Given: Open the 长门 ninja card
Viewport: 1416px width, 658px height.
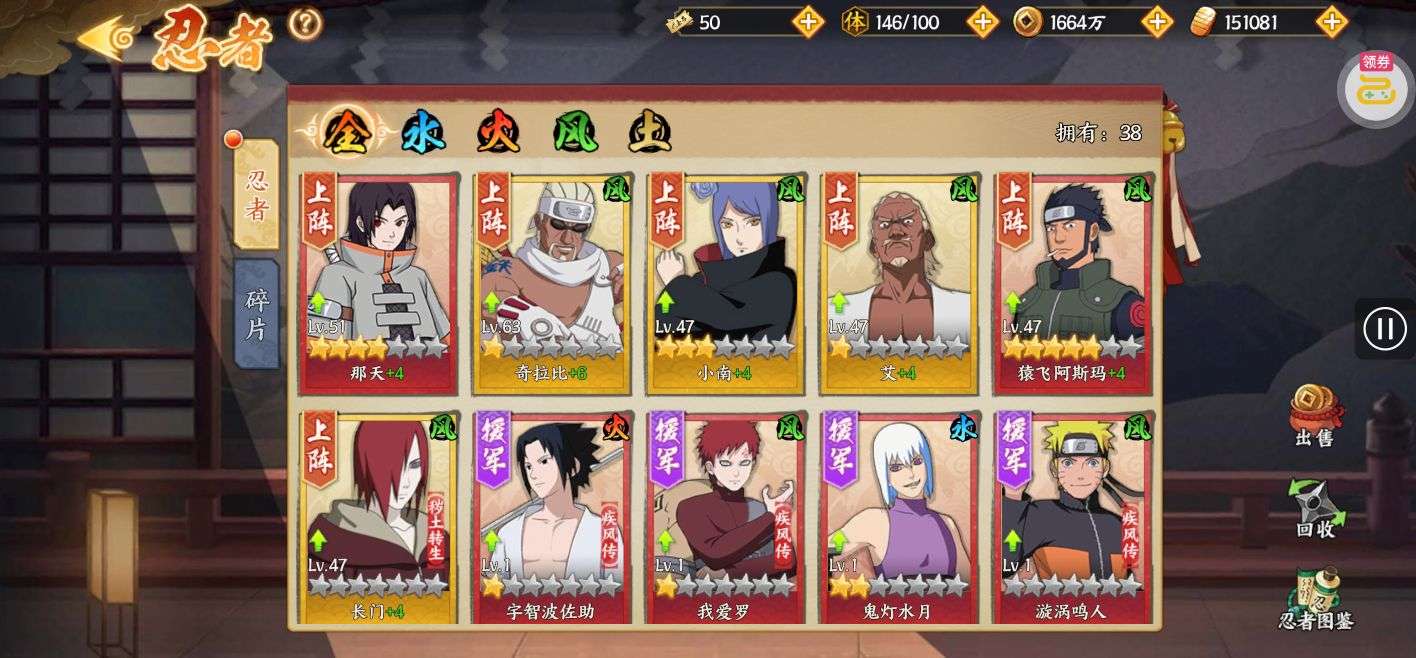Looking at the screenshot, I should click(x=378, y=518).
